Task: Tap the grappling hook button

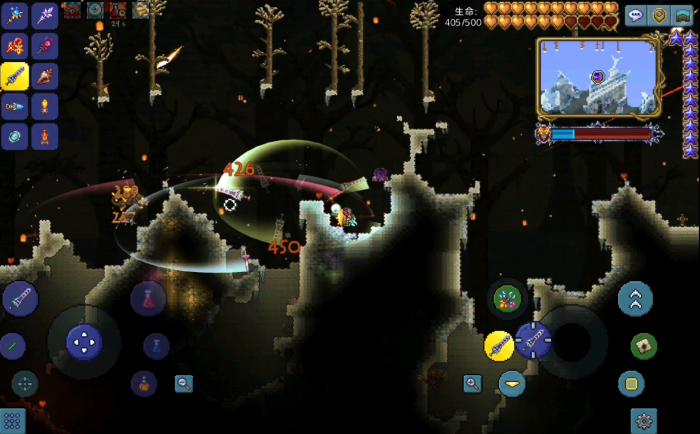Action: pyautogui.click(x=644, y=346)
